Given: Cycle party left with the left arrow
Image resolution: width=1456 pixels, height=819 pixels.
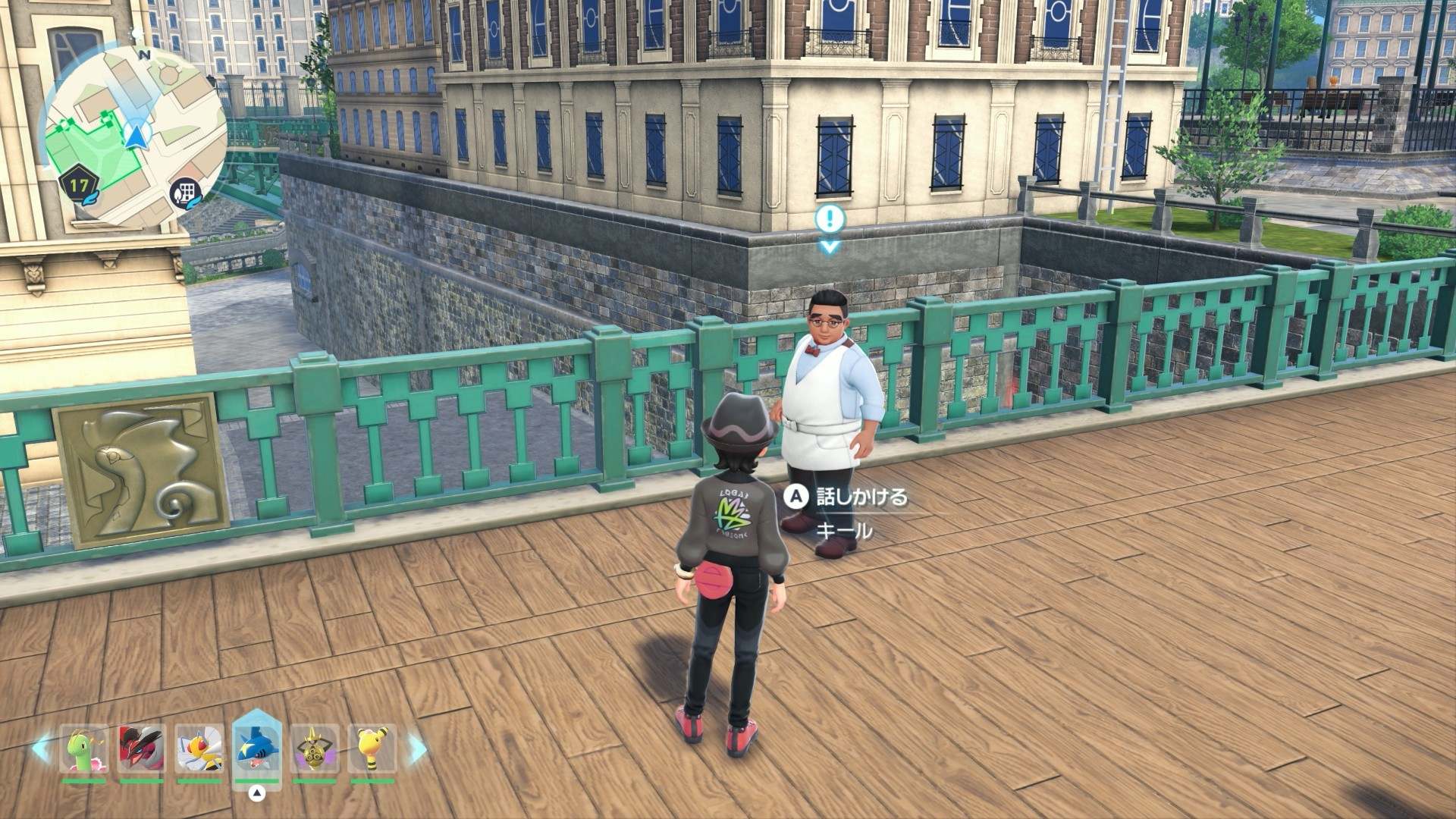Looking at the screenshot, I should pyautogui.click(x=42, y=749).
